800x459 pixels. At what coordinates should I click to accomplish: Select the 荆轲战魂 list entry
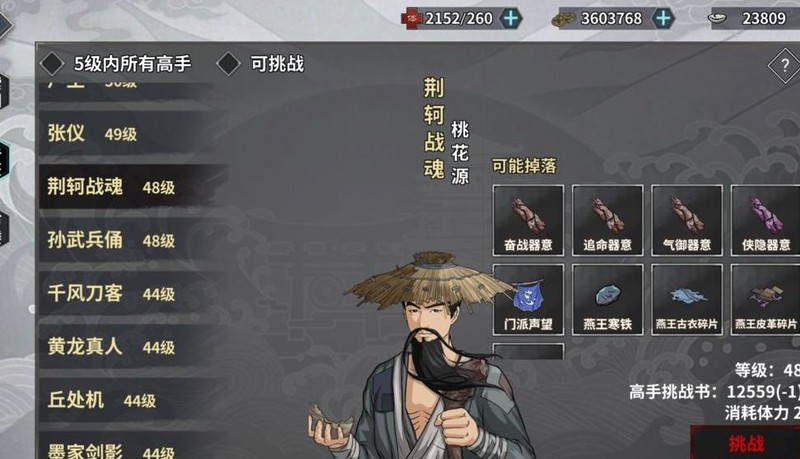click(110, 187)
